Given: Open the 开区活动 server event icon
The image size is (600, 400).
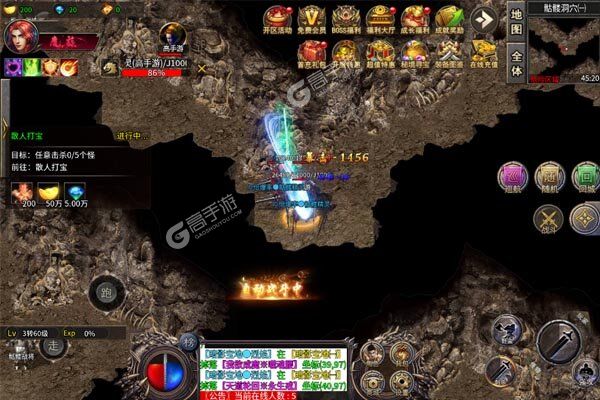Looking at the screenshot, I should 279,20.
